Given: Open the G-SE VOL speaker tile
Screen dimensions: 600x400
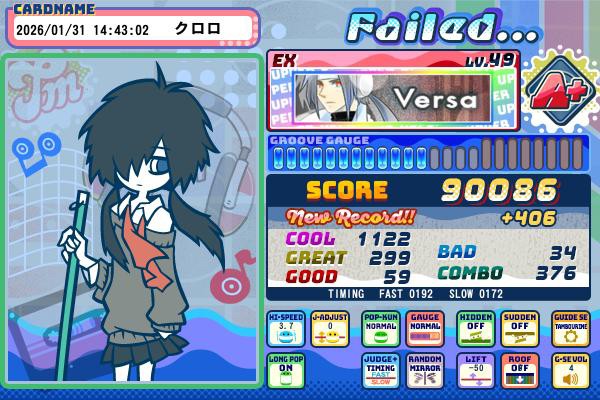Looking at the screenshot, I should tap(570, 370).
